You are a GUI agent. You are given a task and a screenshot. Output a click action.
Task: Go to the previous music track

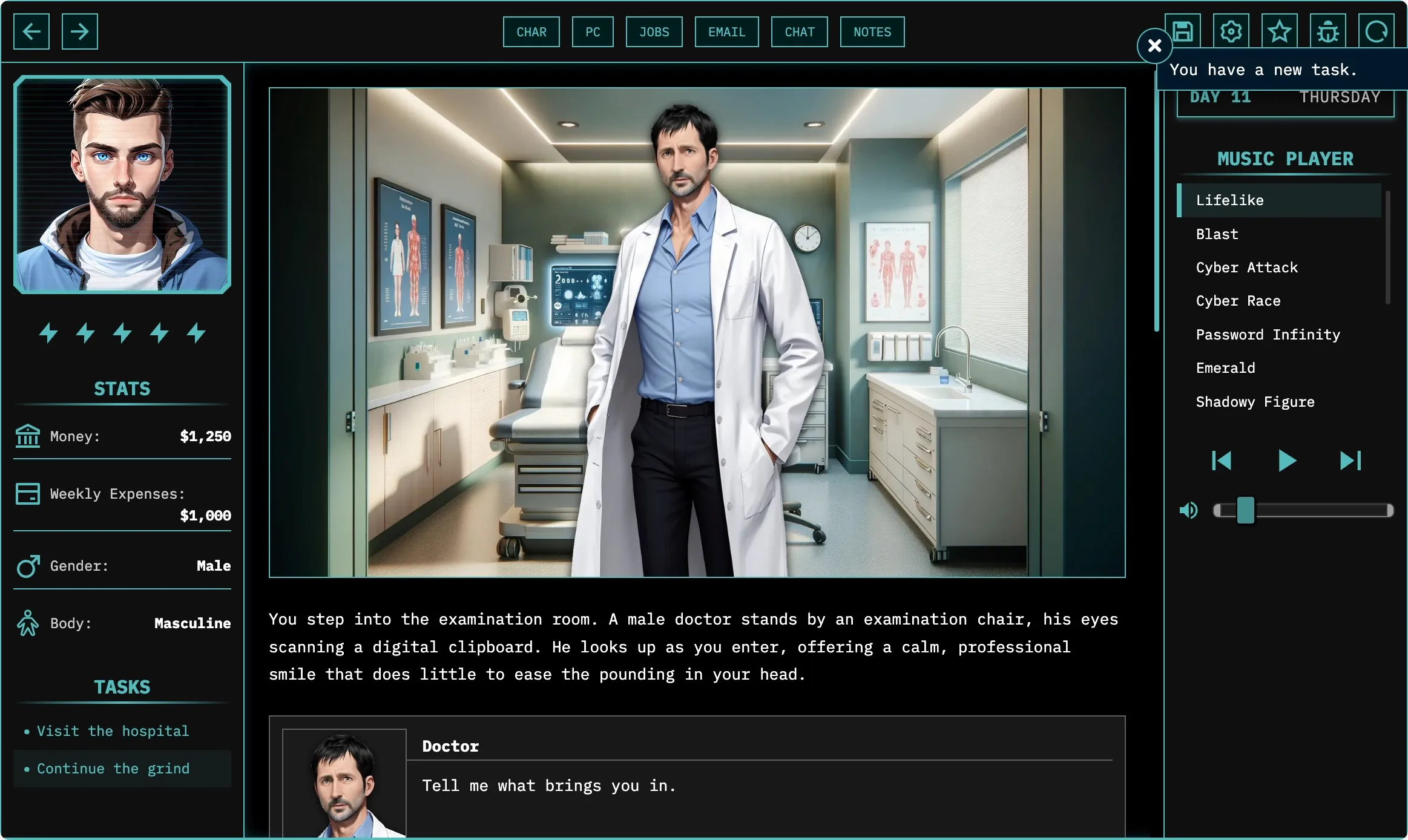[x=1222, y=461]
